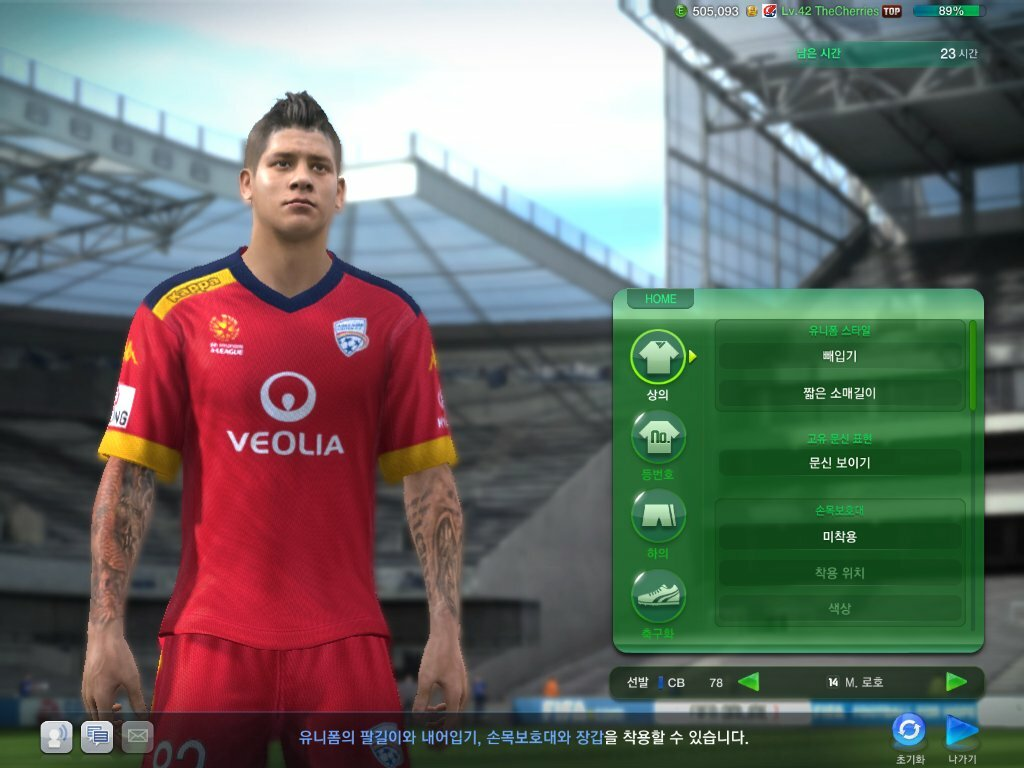1024x768 pixels.
Task: Open the 색상 color option
Action: [x=839, y=608]
